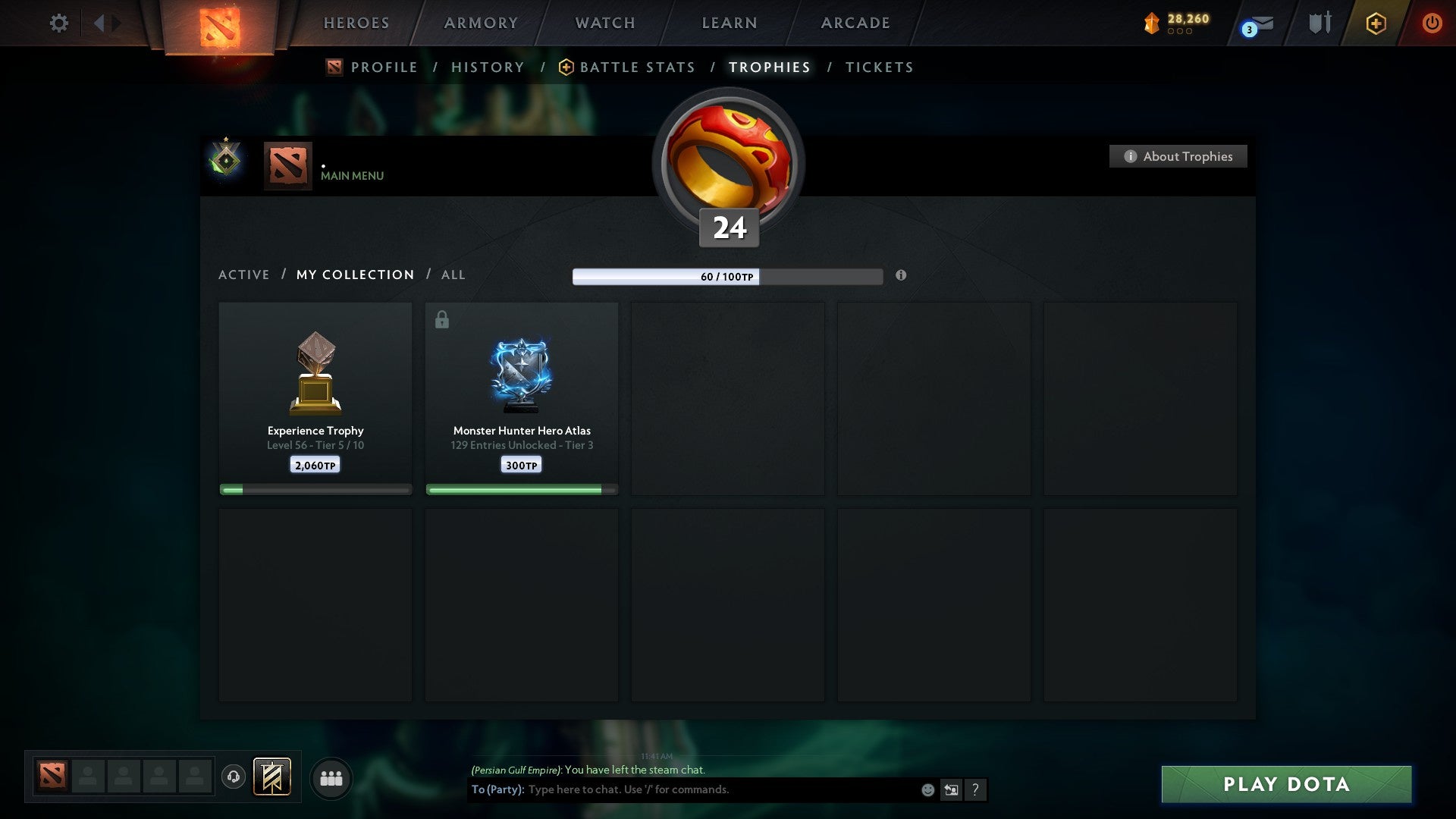Click the guild banner icon
This screenshot has height=819, width=1456.
click(271, 777)
